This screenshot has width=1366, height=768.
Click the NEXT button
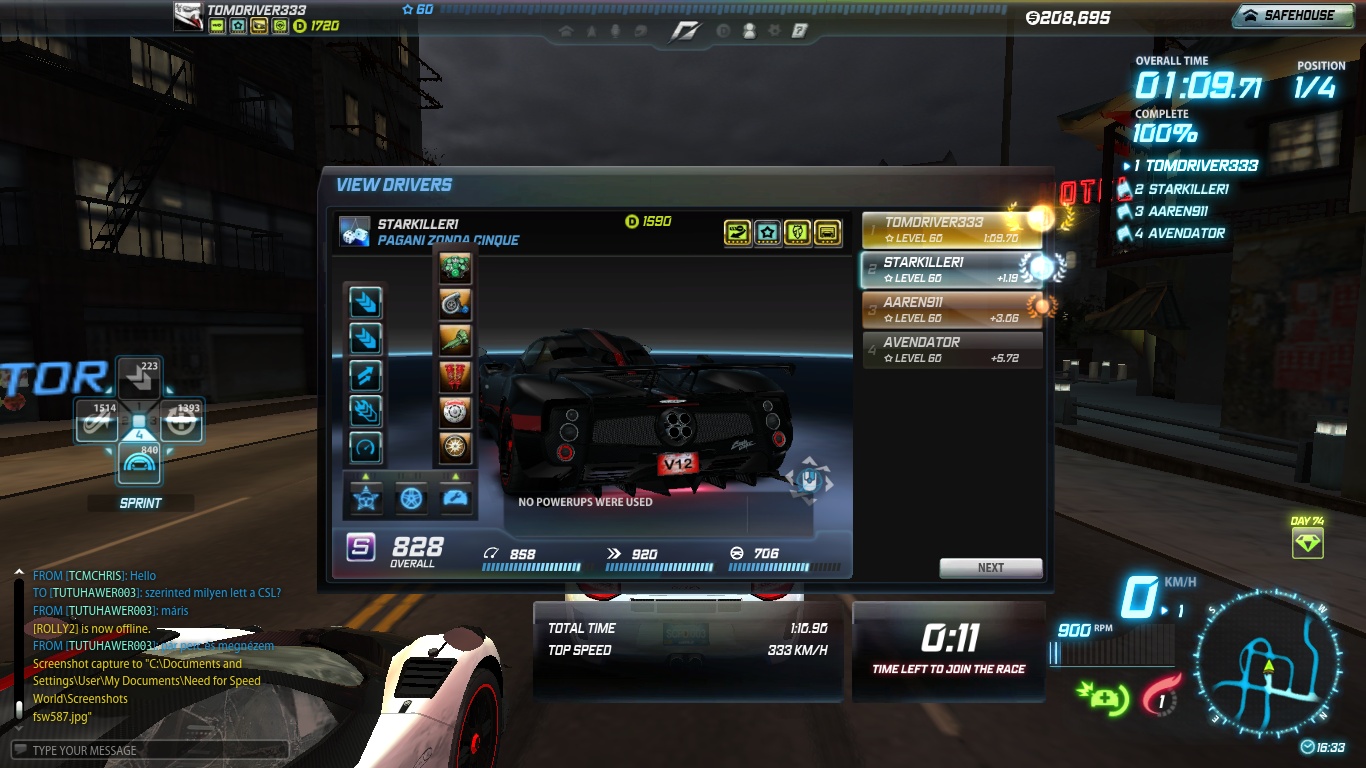point(990,567)
